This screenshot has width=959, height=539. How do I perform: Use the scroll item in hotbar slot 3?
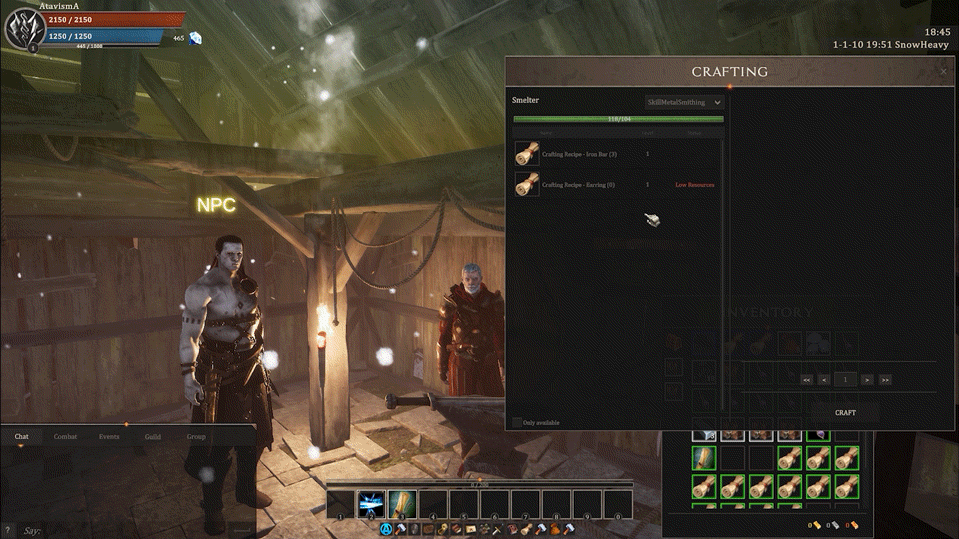[x=402, y=504]
